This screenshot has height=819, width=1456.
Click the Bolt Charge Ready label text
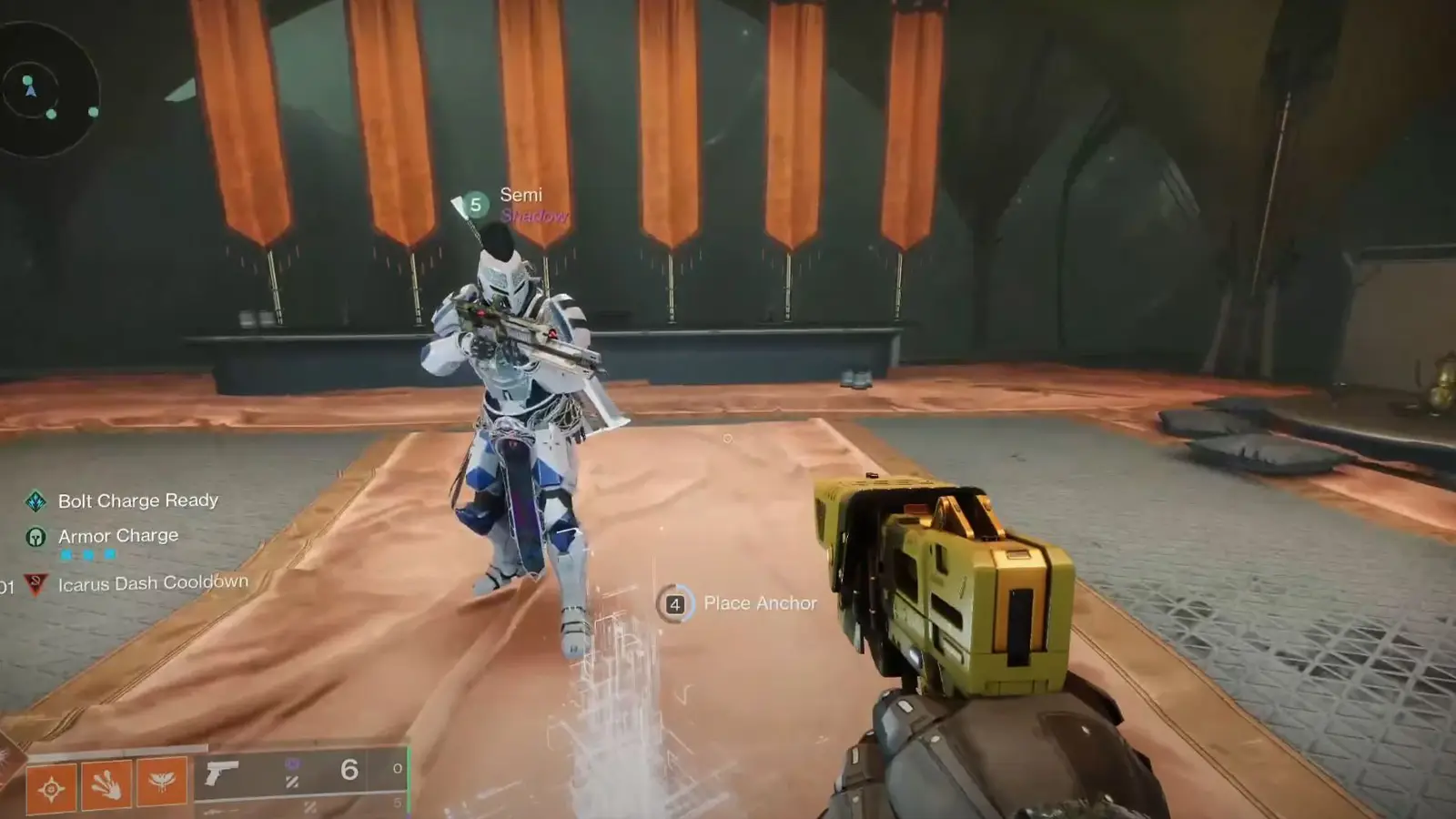138,500
